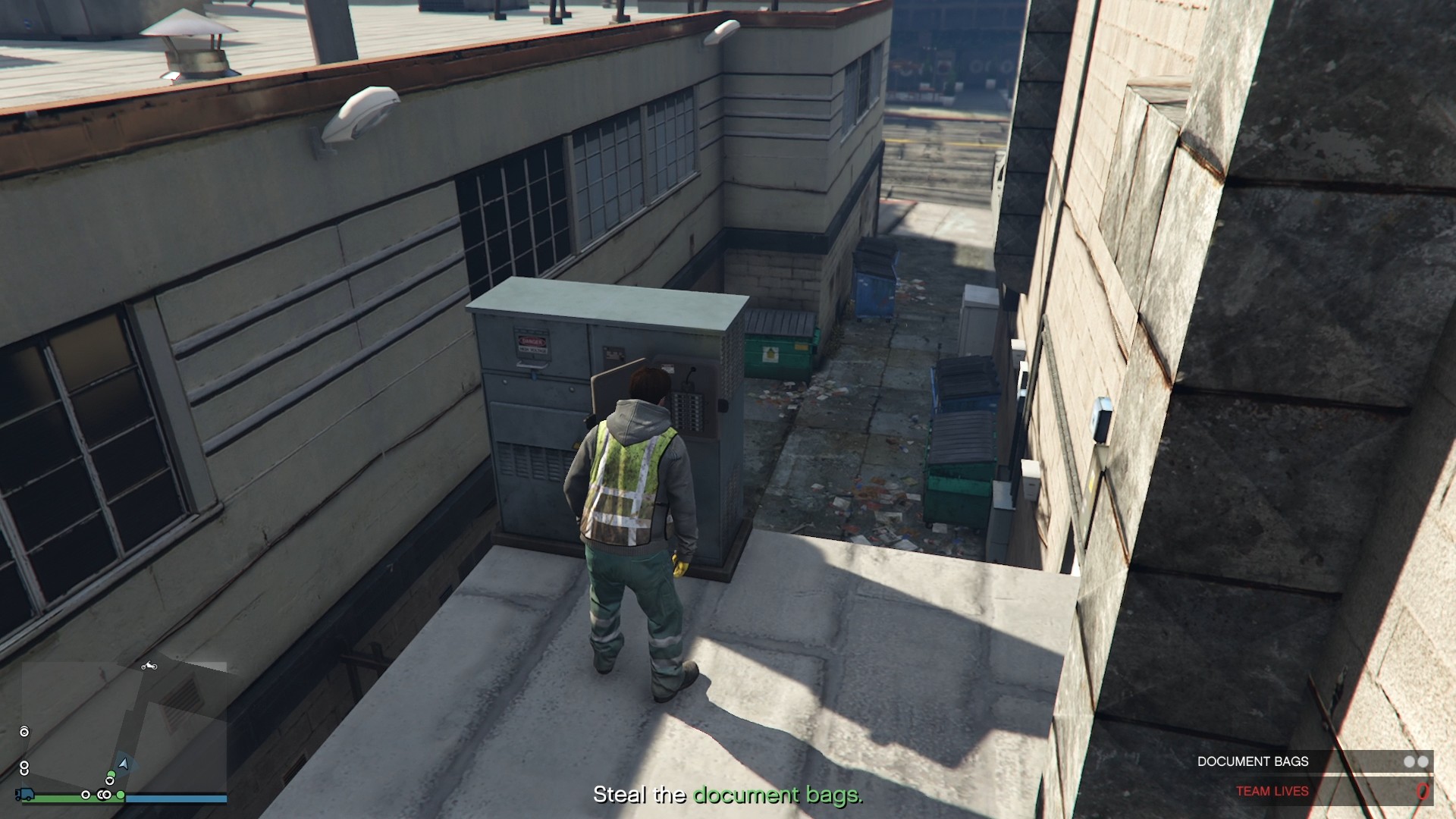1456x819 pixels.
Task: Click the blue truck icon on the minimap
Action: pos(25,795)
